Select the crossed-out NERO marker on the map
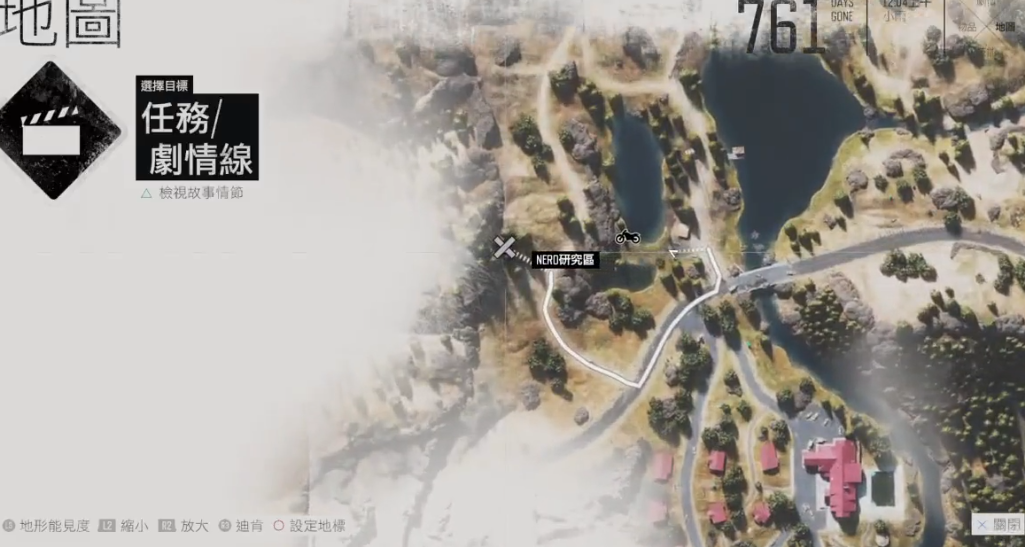 point(505,247)
